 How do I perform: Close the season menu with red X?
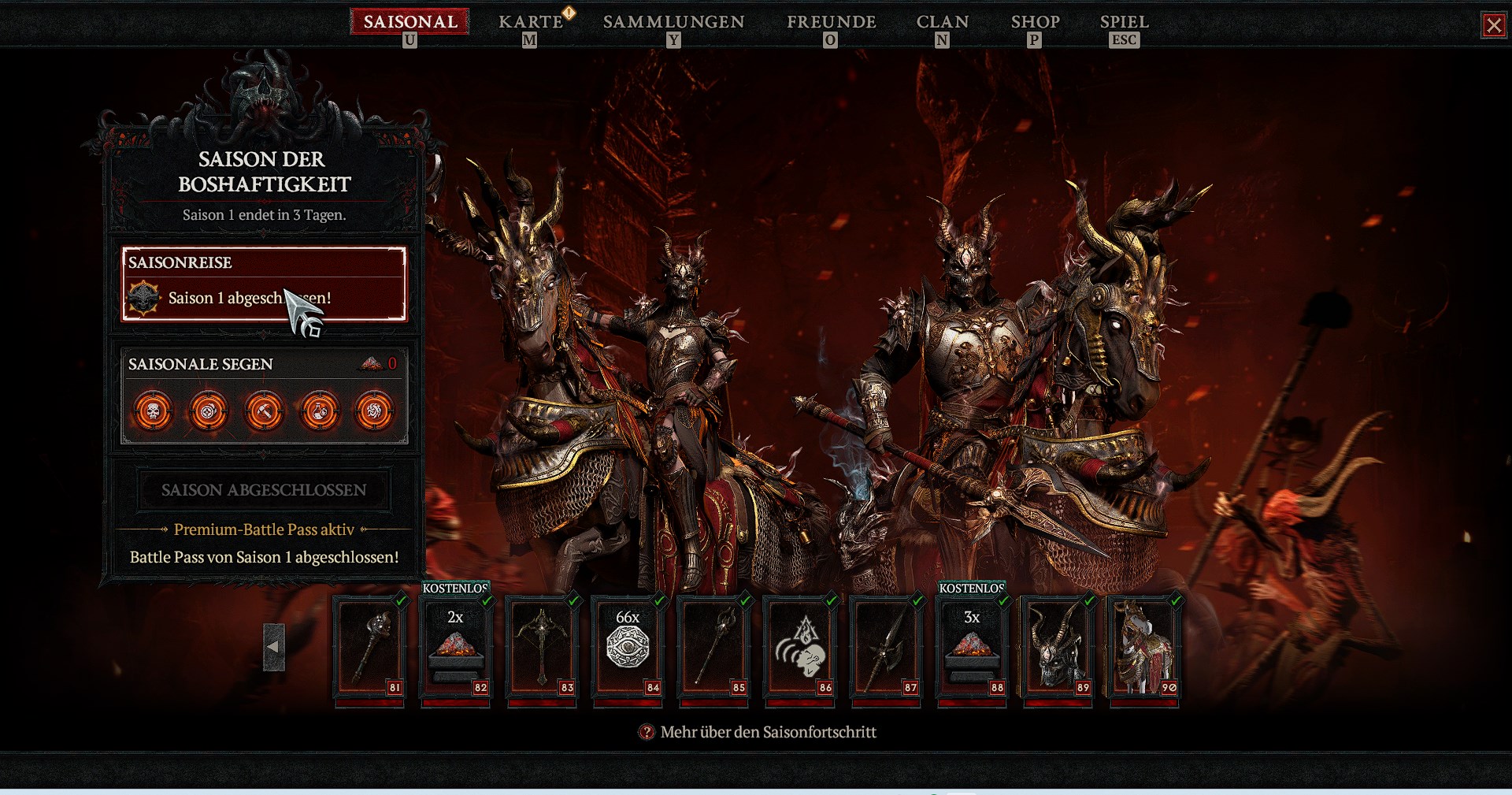click(x=1493, y=25)
